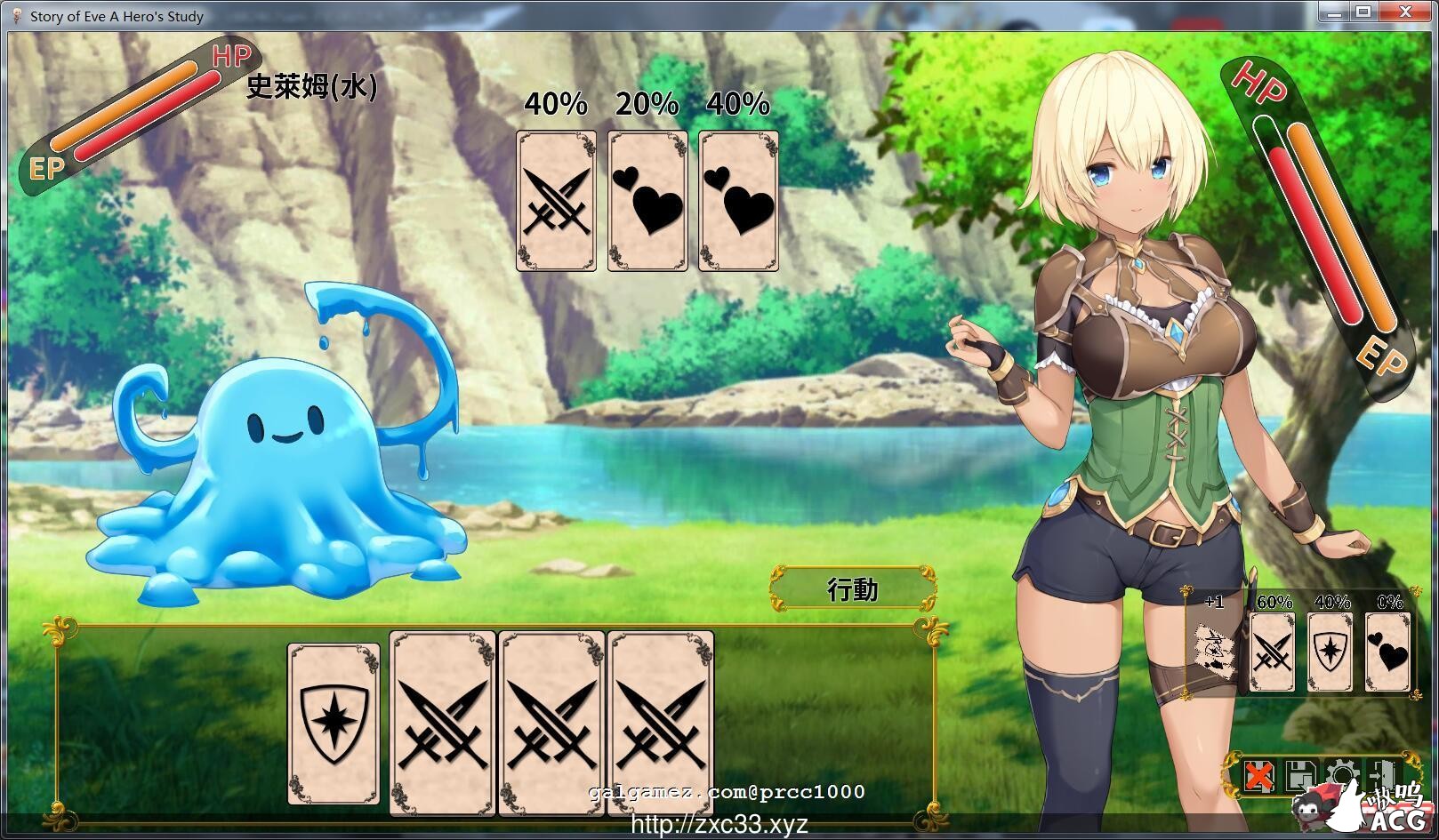Open the zxc33.xyz link

coord(719,826)
